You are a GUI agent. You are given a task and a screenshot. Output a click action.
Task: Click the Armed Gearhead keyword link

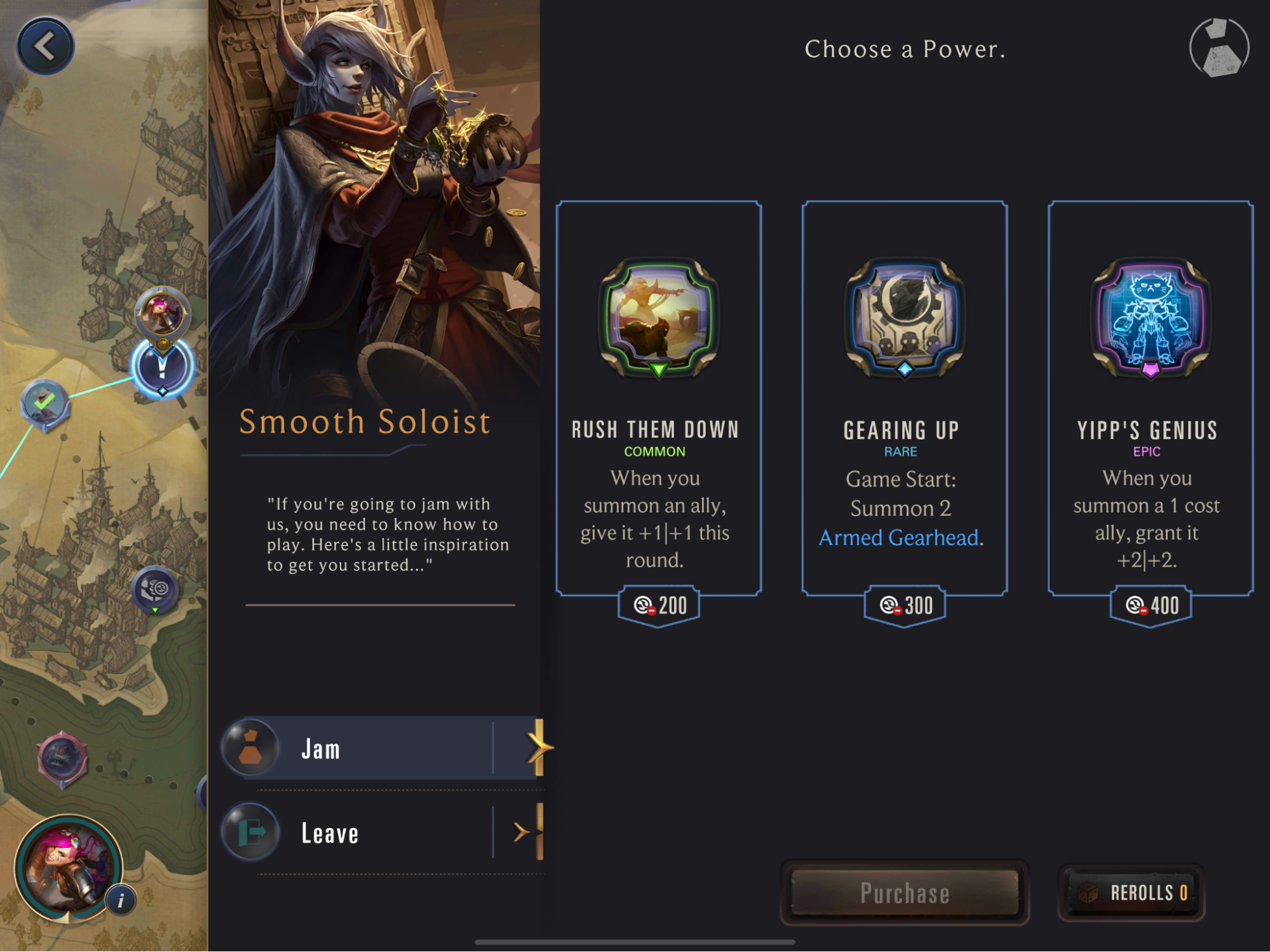point(898,538)
